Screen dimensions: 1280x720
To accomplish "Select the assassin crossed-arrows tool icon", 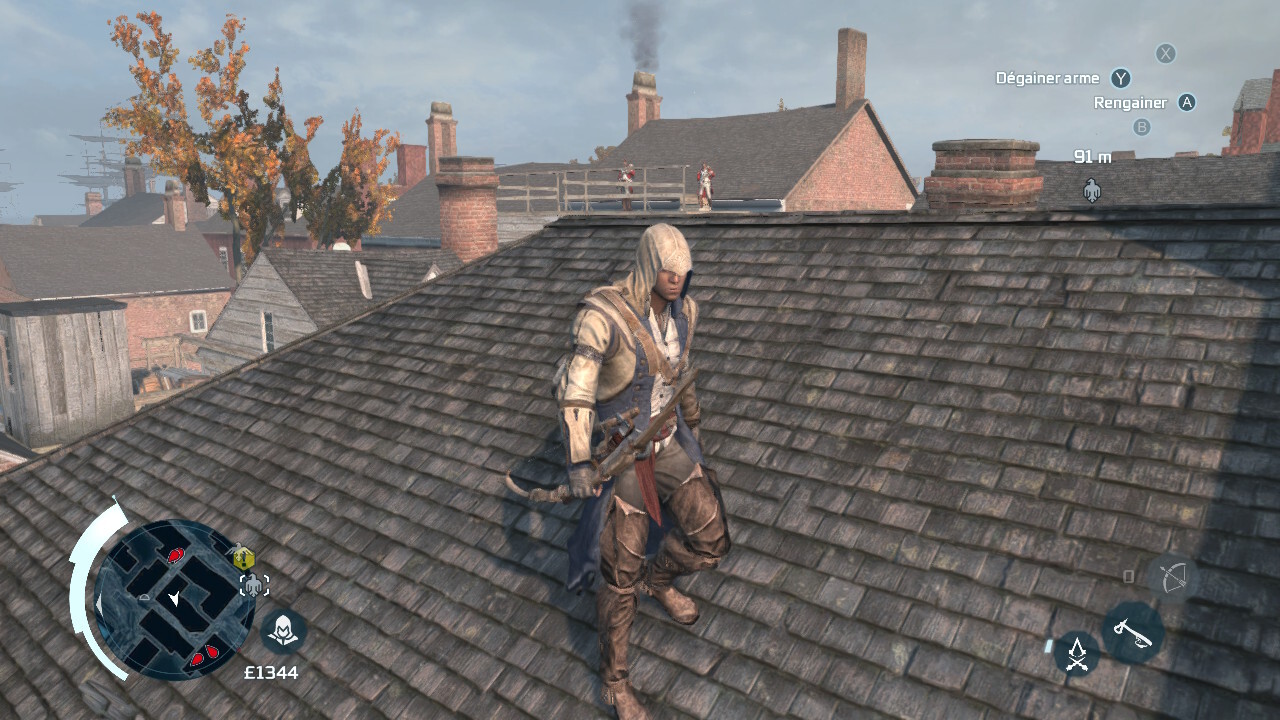I will tap(1076, 654).
